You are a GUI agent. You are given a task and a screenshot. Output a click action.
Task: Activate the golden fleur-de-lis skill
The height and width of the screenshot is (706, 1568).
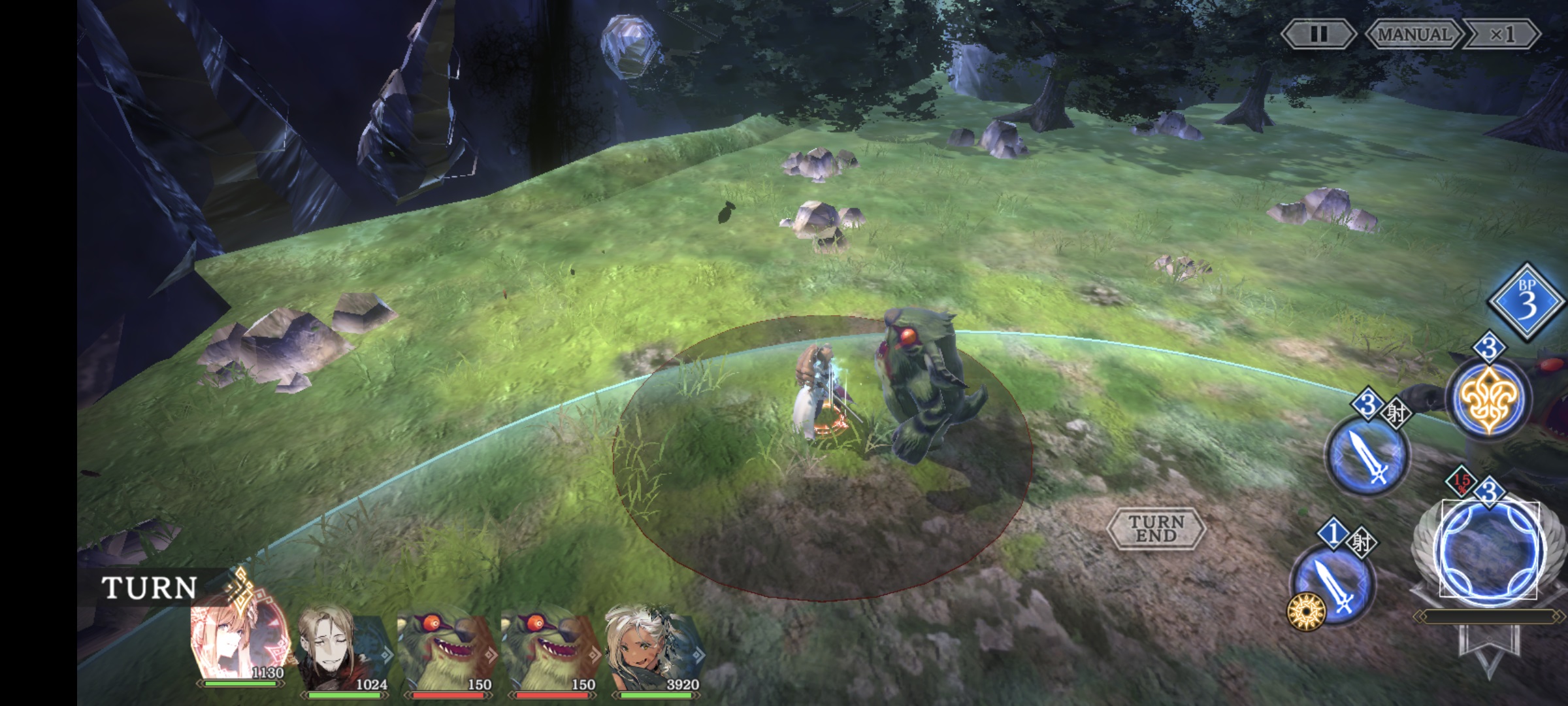(1488, 399)
